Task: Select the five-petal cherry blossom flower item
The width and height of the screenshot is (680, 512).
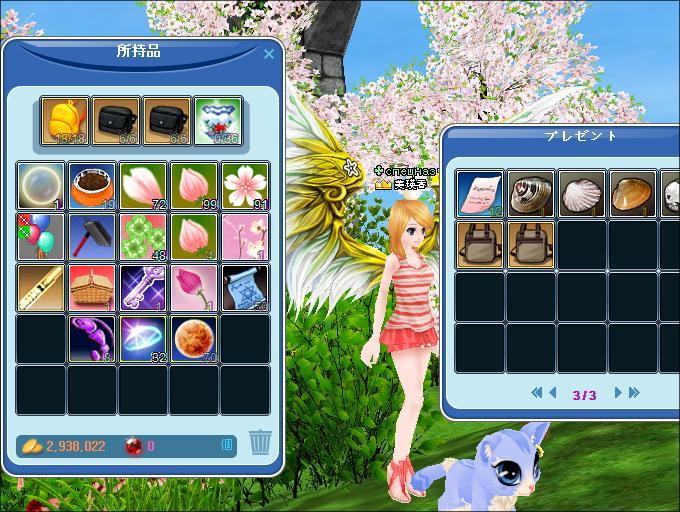Action: 245,185
